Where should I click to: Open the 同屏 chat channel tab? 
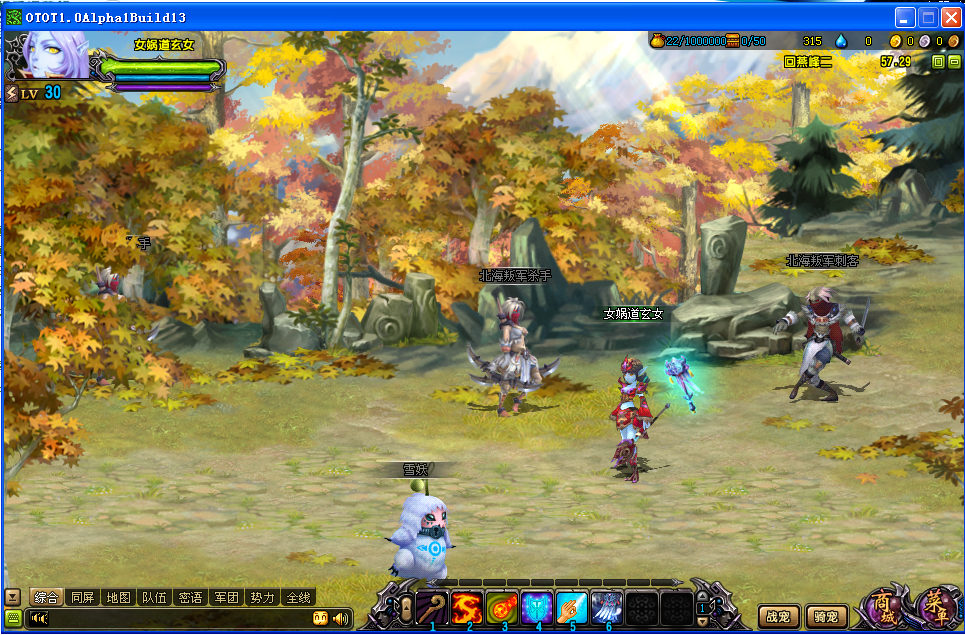[x=83, y=597]
